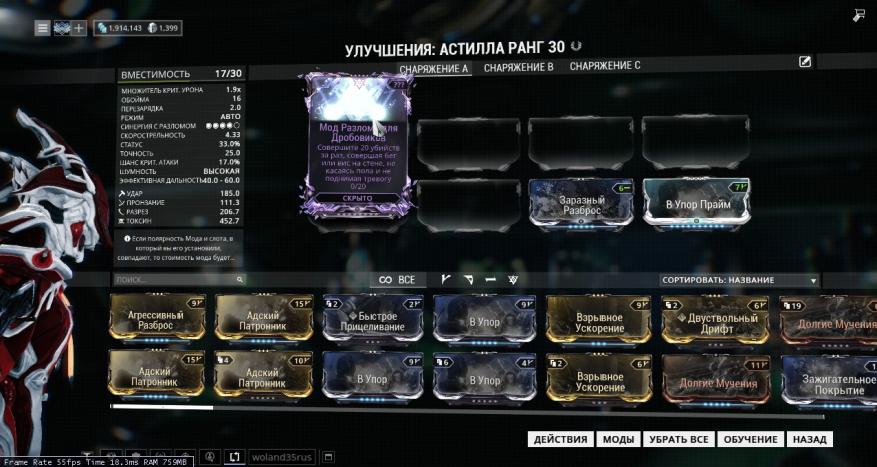
Task: Open the Обучение tutorial button
Action: pyautogui.click(x=750, y=439)
